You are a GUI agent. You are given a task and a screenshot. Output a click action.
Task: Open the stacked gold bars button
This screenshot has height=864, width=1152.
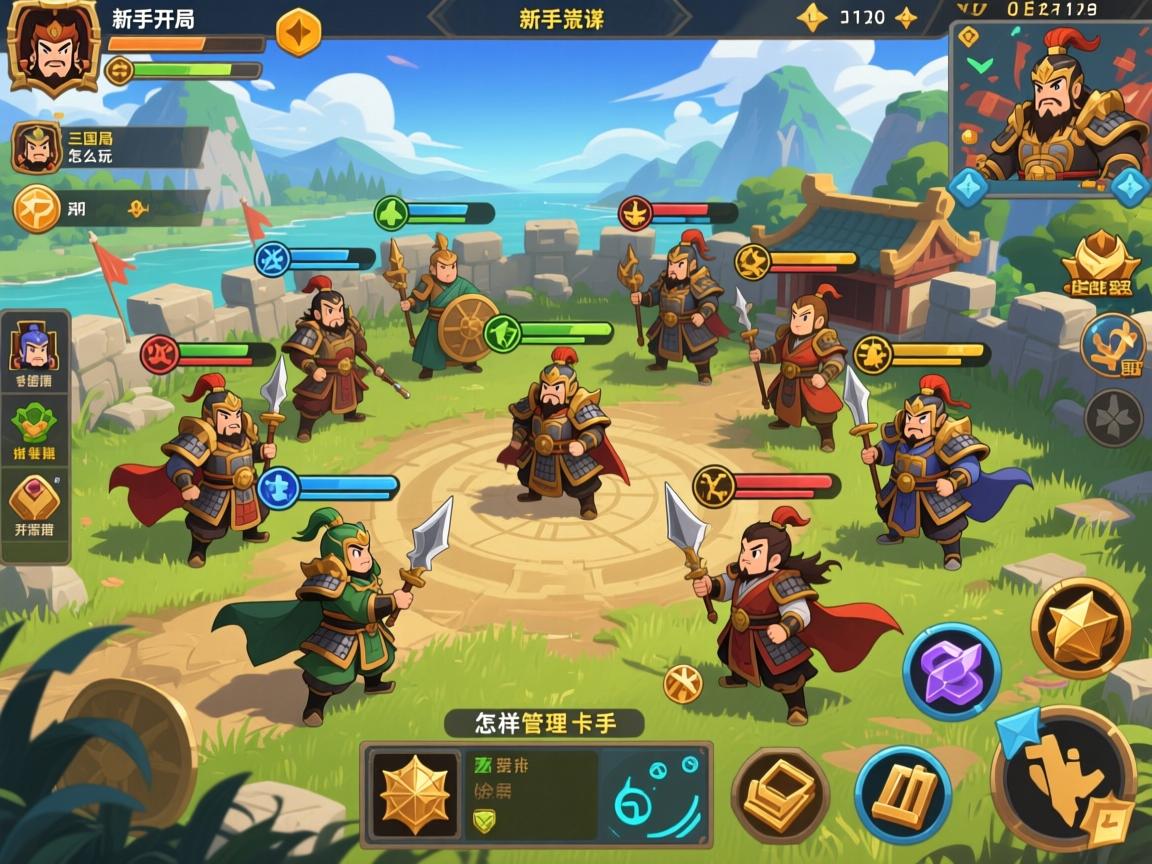[780, 794]
